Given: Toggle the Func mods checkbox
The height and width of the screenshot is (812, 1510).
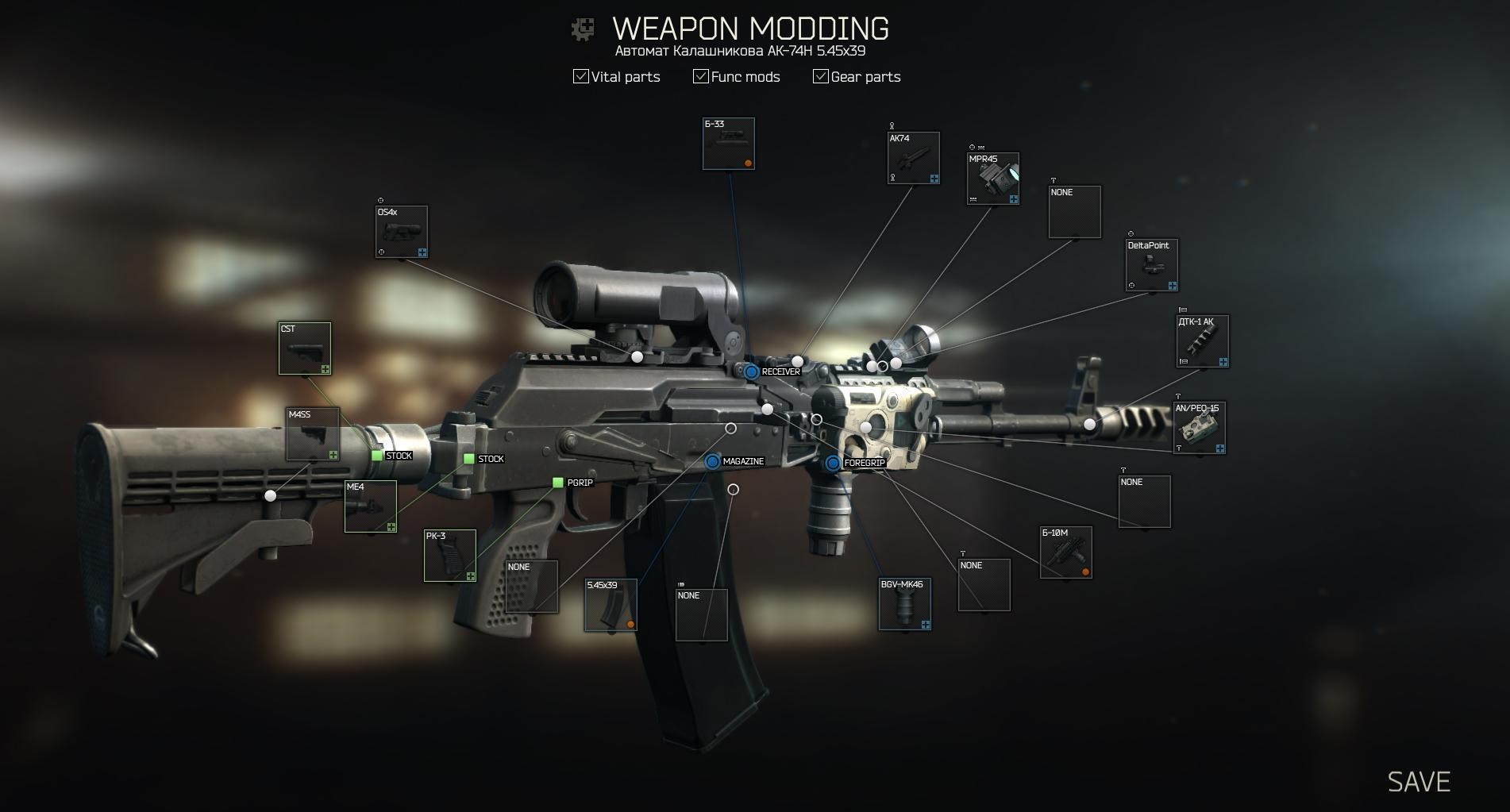Looking at the screenshot, I should coord(700,76).
